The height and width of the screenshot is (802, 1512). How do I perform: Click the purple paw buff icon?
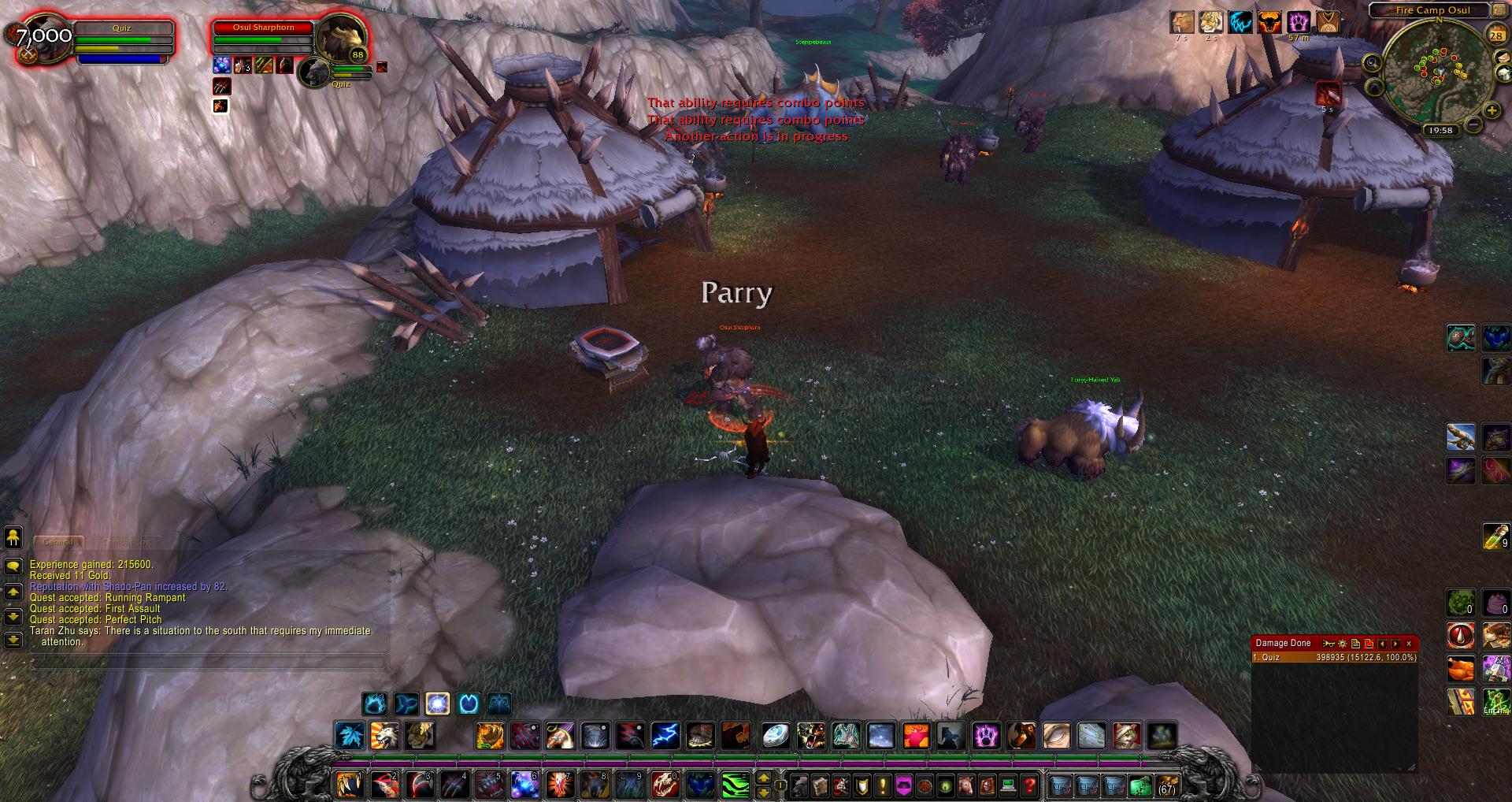(x=1299, y=22)
